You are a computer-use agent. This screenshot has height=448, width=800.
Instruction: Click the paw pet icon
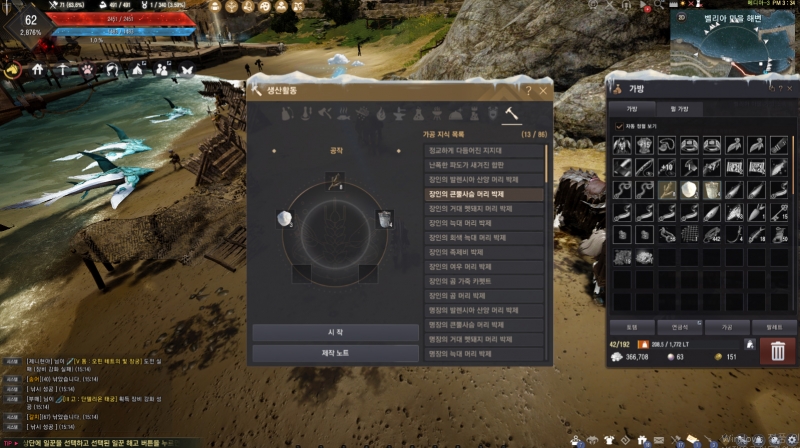coord(85,69)
